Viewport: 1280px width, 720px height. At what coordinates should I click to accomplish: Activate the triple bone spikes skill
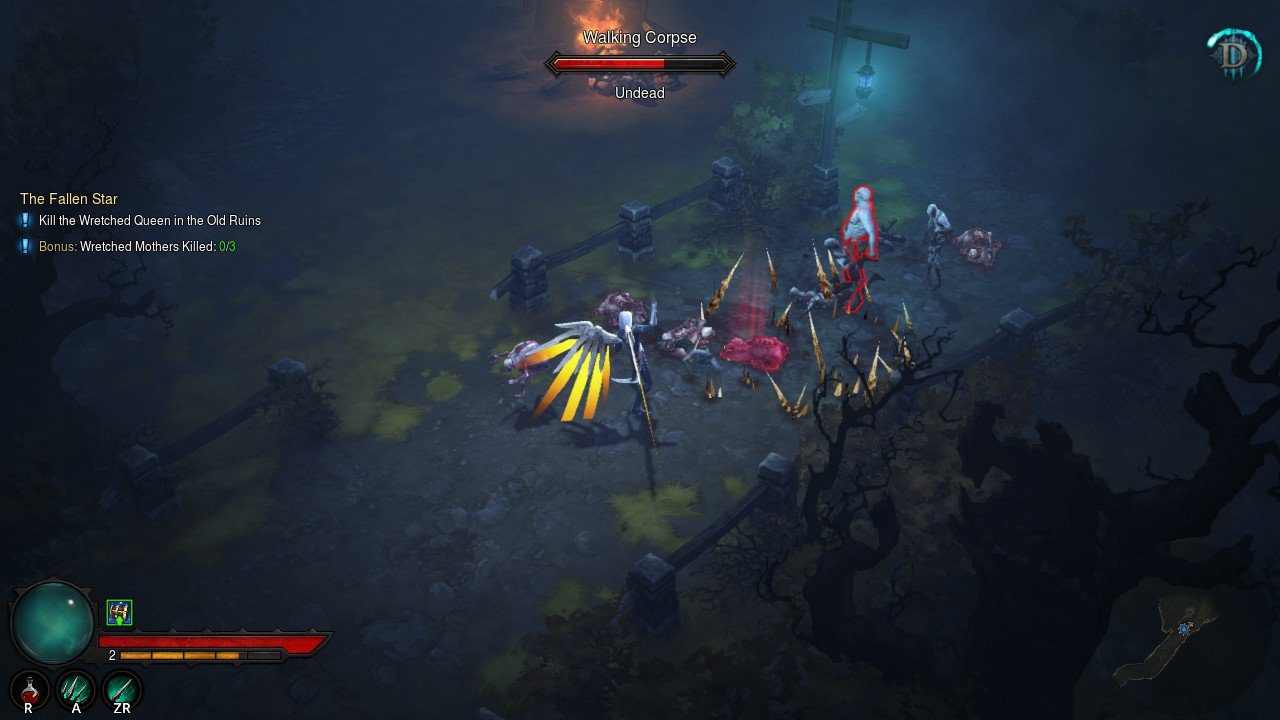(76, 689)
